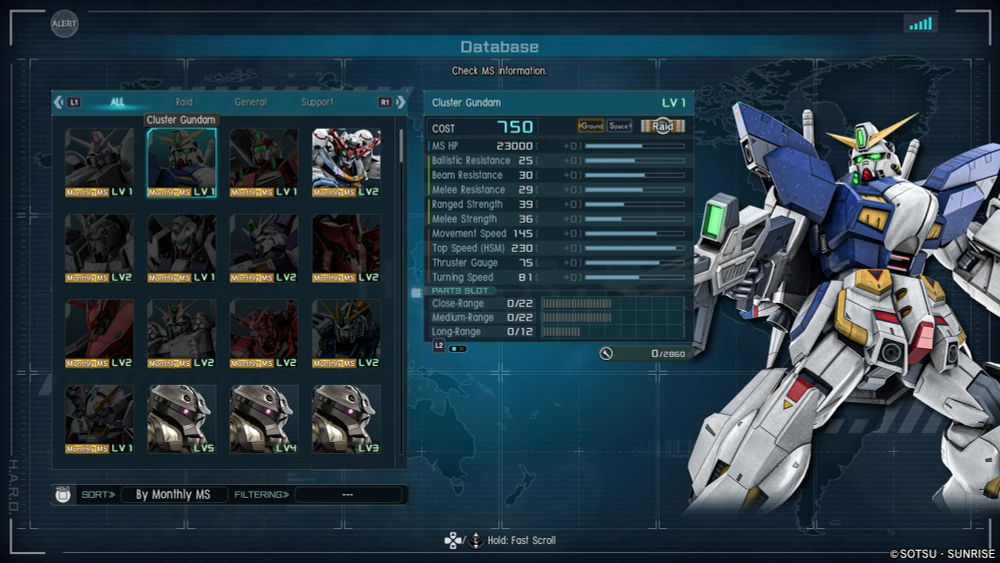Screen dimensions: 1000x563
Task: Select the bright white-and-red LV2 mobile suit
Action: coord(346,162)
